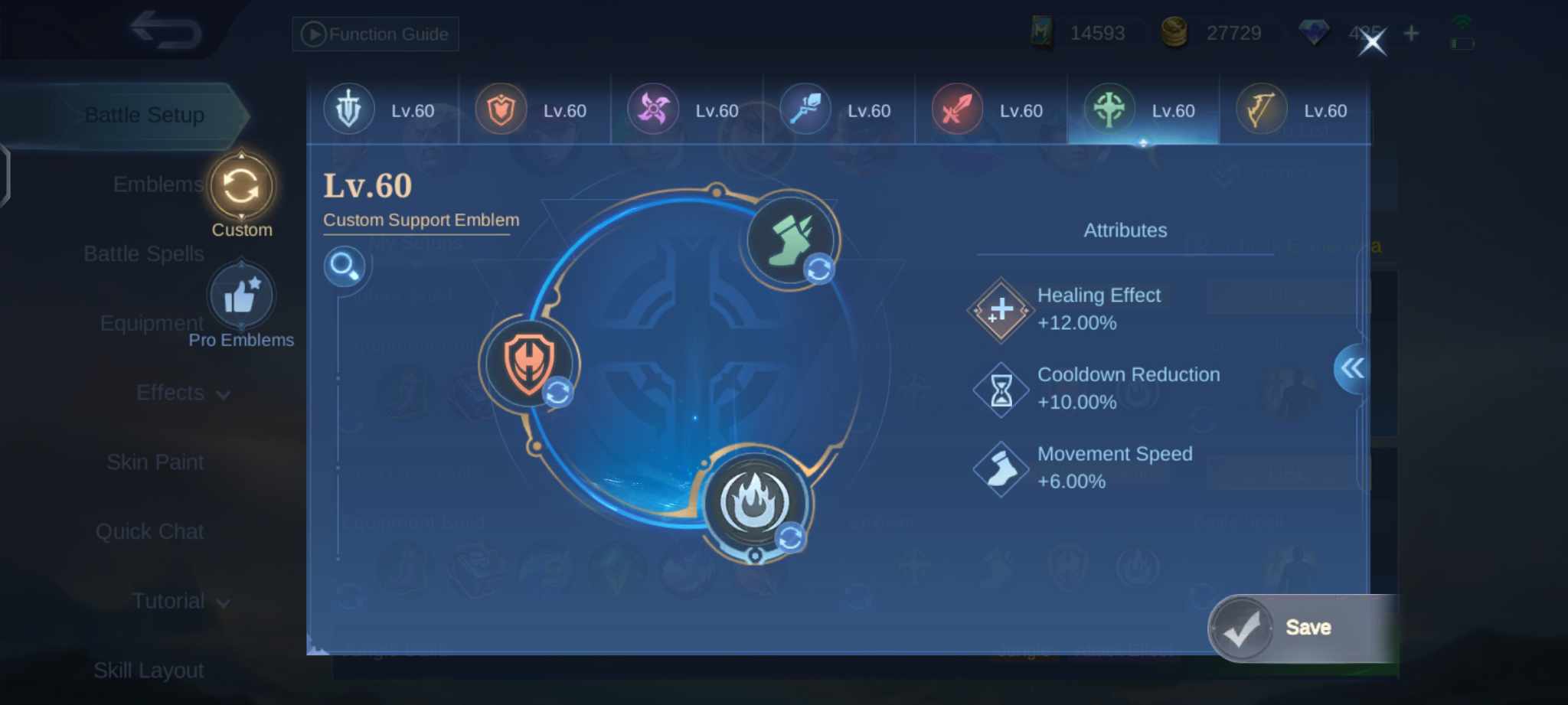Image resolution: width=1568 pixels, height=705 pixels.
Task: Open the emblem search magnifier
Action: click(x=345, y=267)
